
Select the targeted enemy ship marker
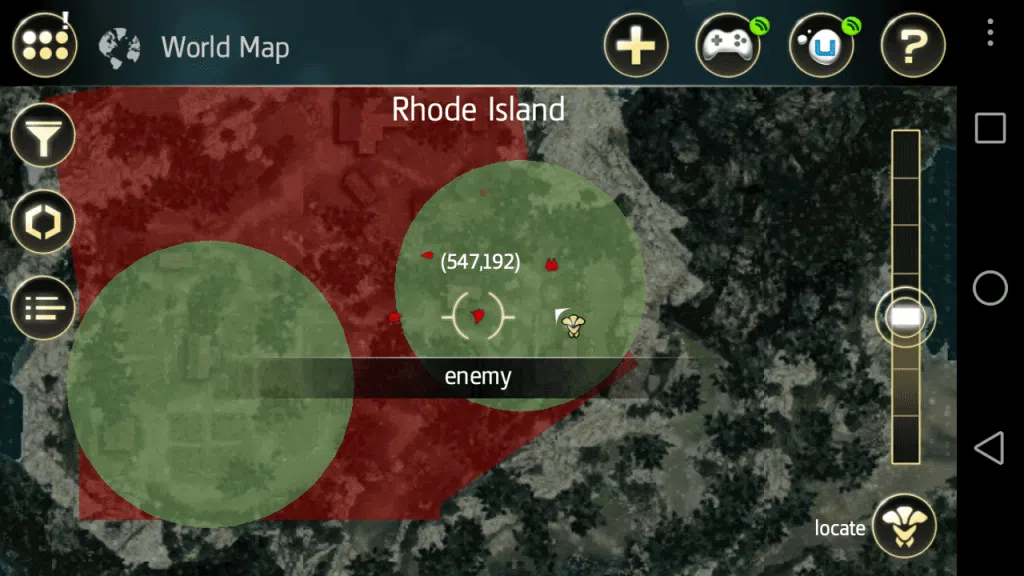[x=478, y=316]
